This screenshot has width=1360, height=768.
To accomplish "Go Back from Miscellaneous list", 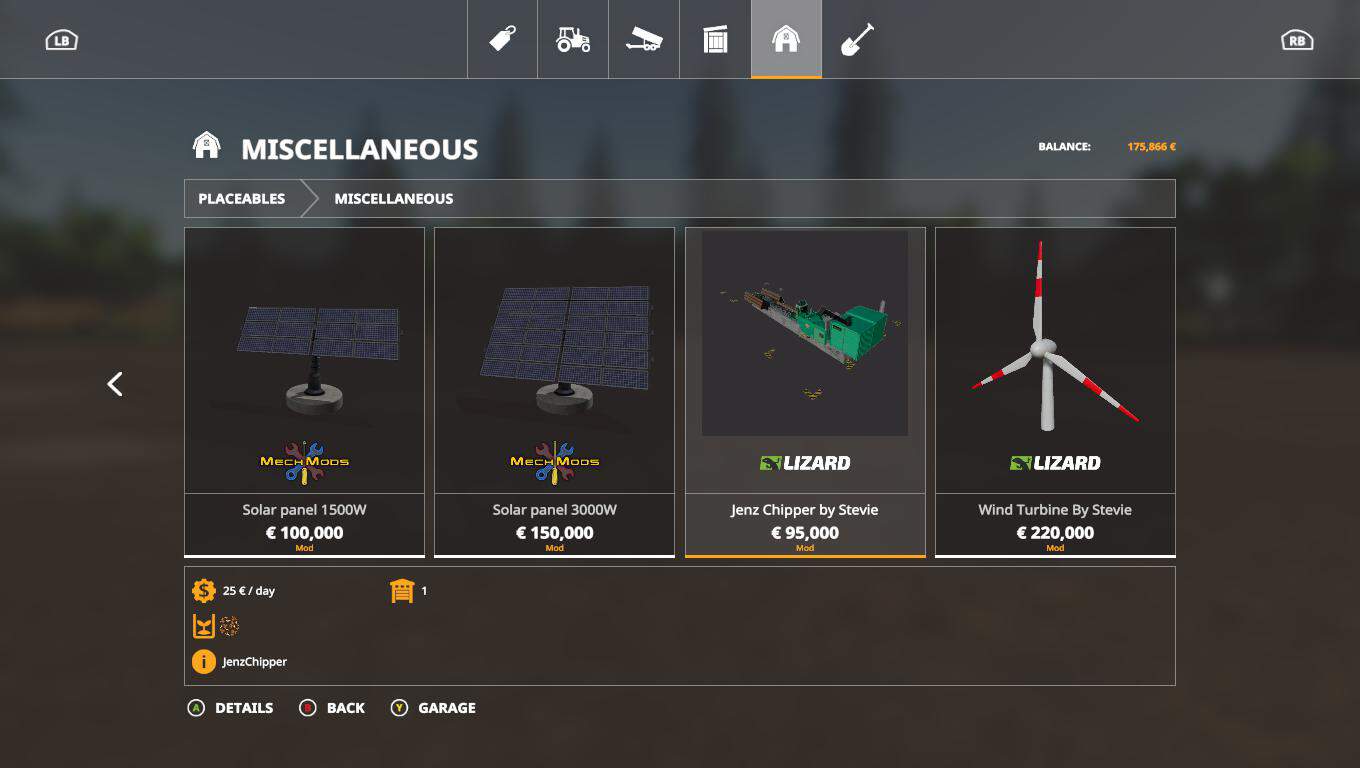I will pyautogui.click(x=333, y=708).
